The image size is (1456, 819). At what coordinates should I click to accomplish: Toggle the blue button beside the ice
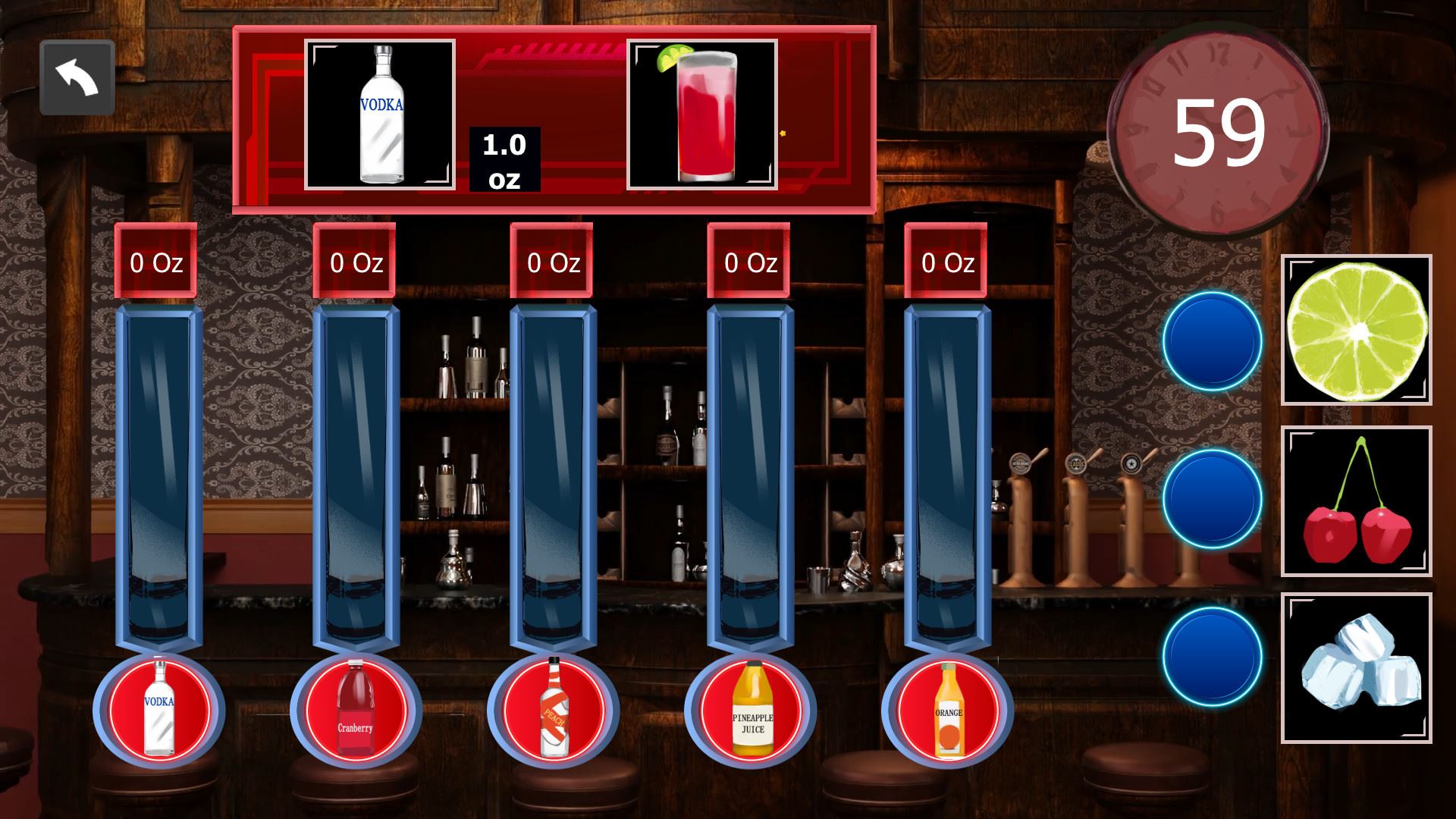tap(1212, 657)
